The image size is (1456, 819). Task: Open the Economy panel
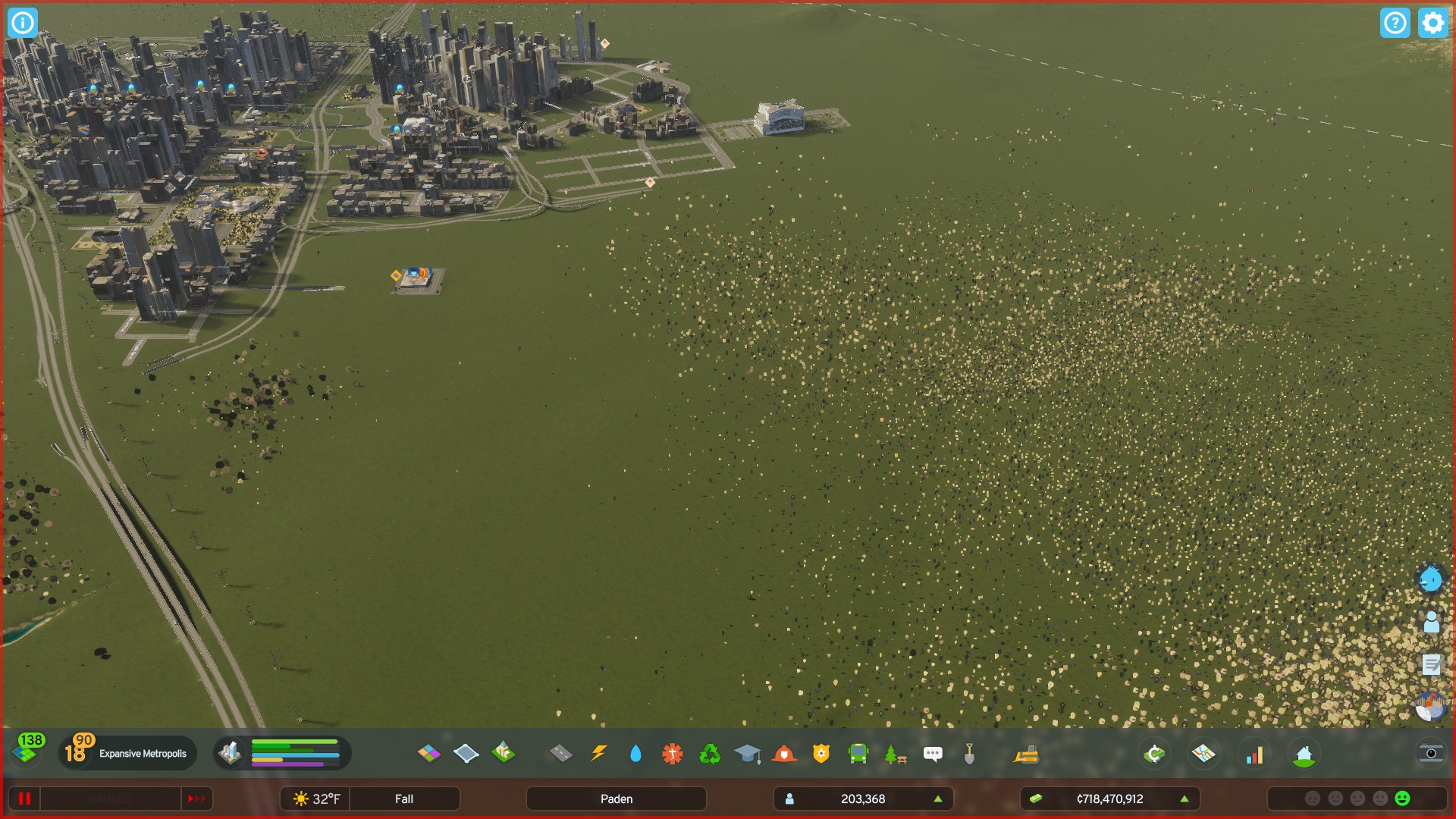pos(1154,754)
